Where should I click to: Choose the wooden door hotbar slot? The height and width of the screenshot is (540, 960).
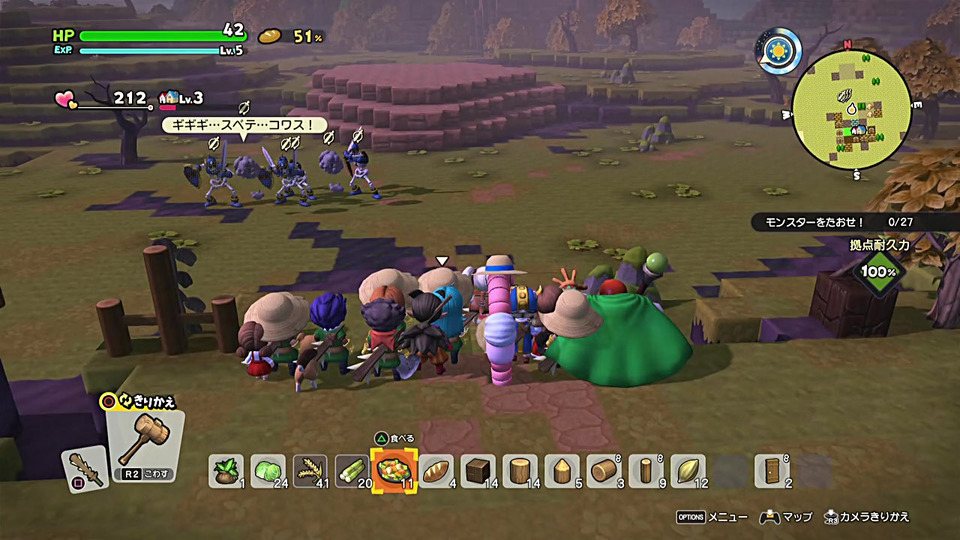coord(772,470)
